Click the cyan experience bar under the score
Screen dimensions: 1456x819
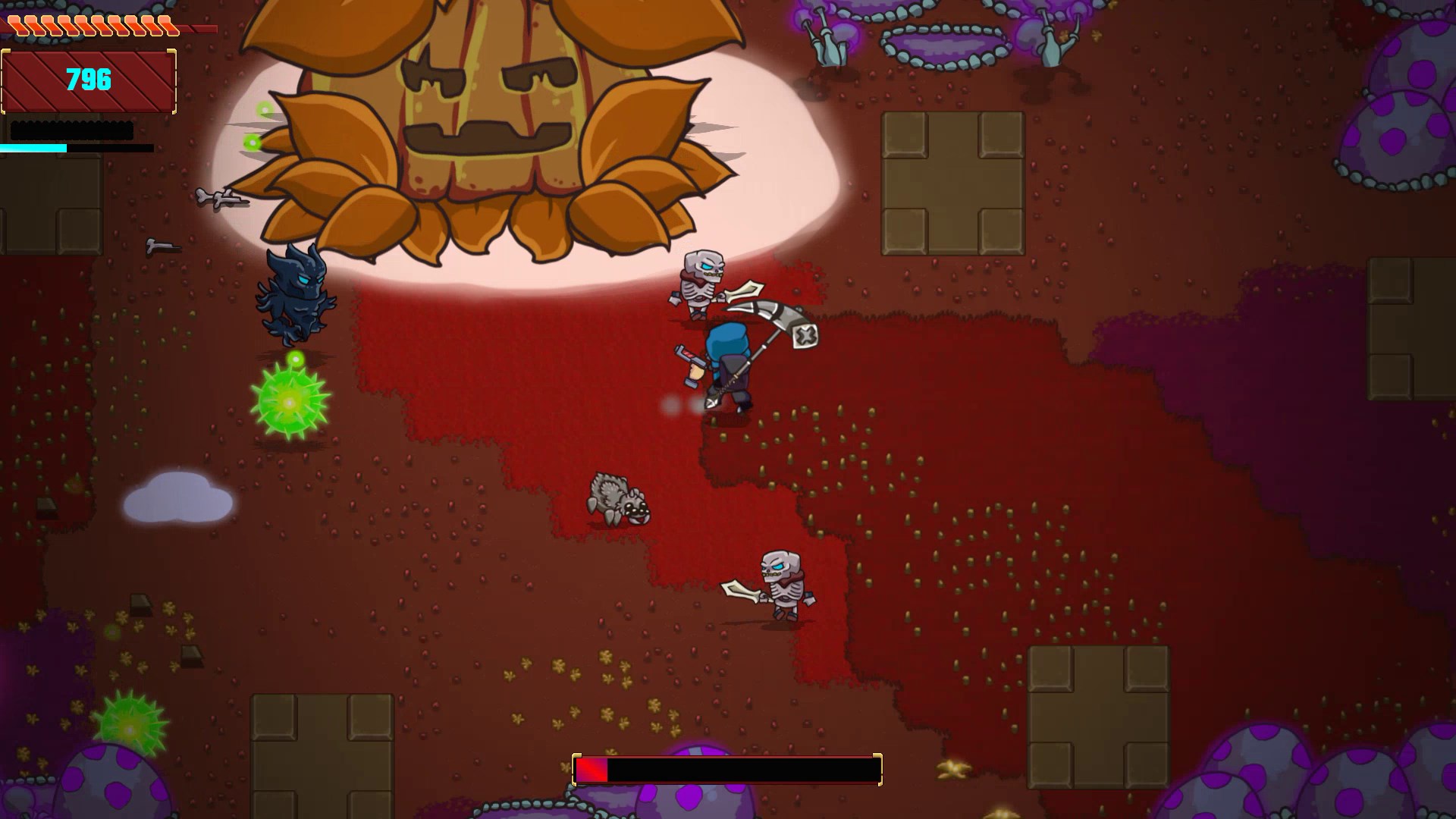pos(34,149)
